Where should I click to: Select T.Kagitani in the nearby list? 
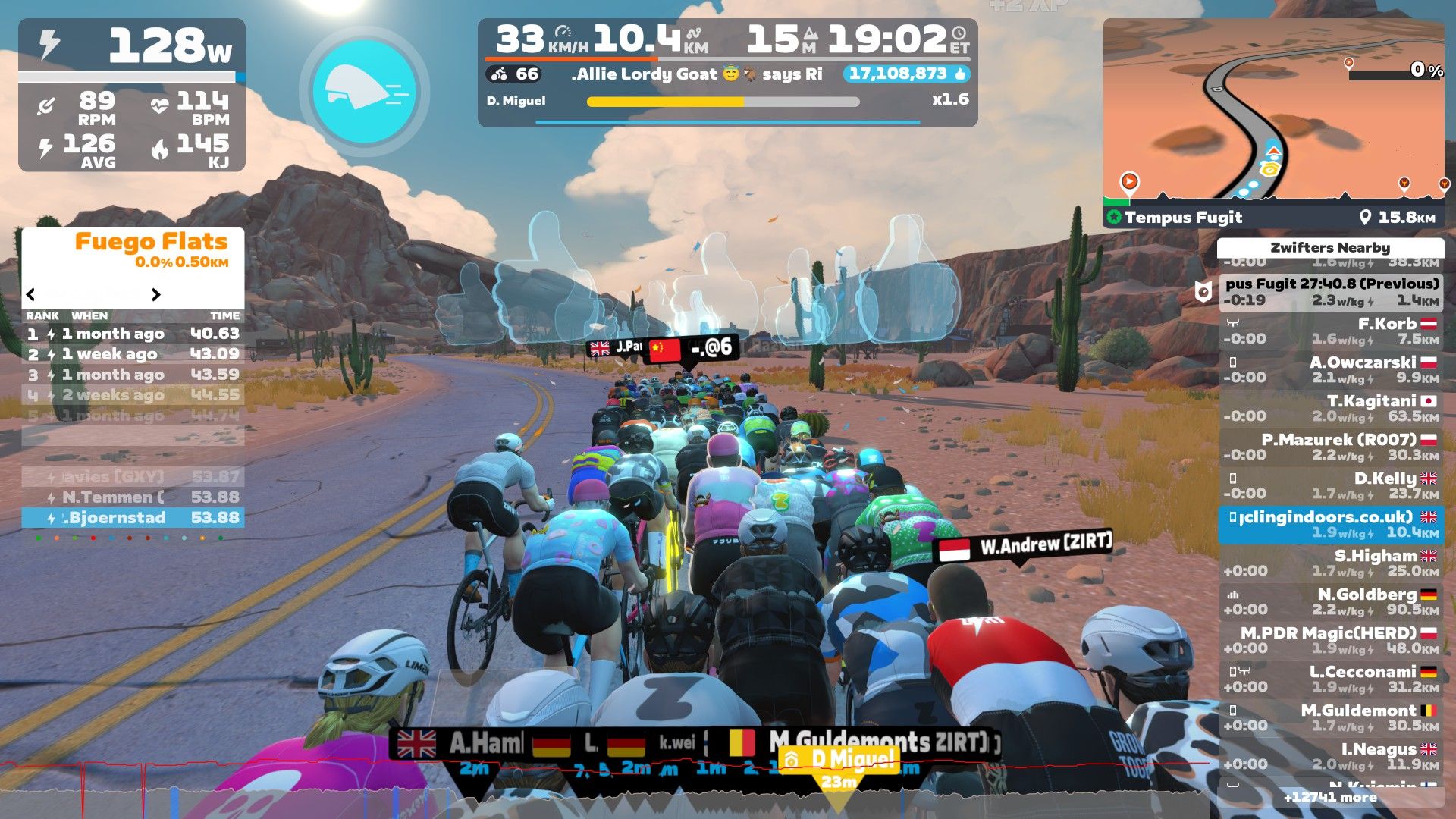pos(1331,408)
